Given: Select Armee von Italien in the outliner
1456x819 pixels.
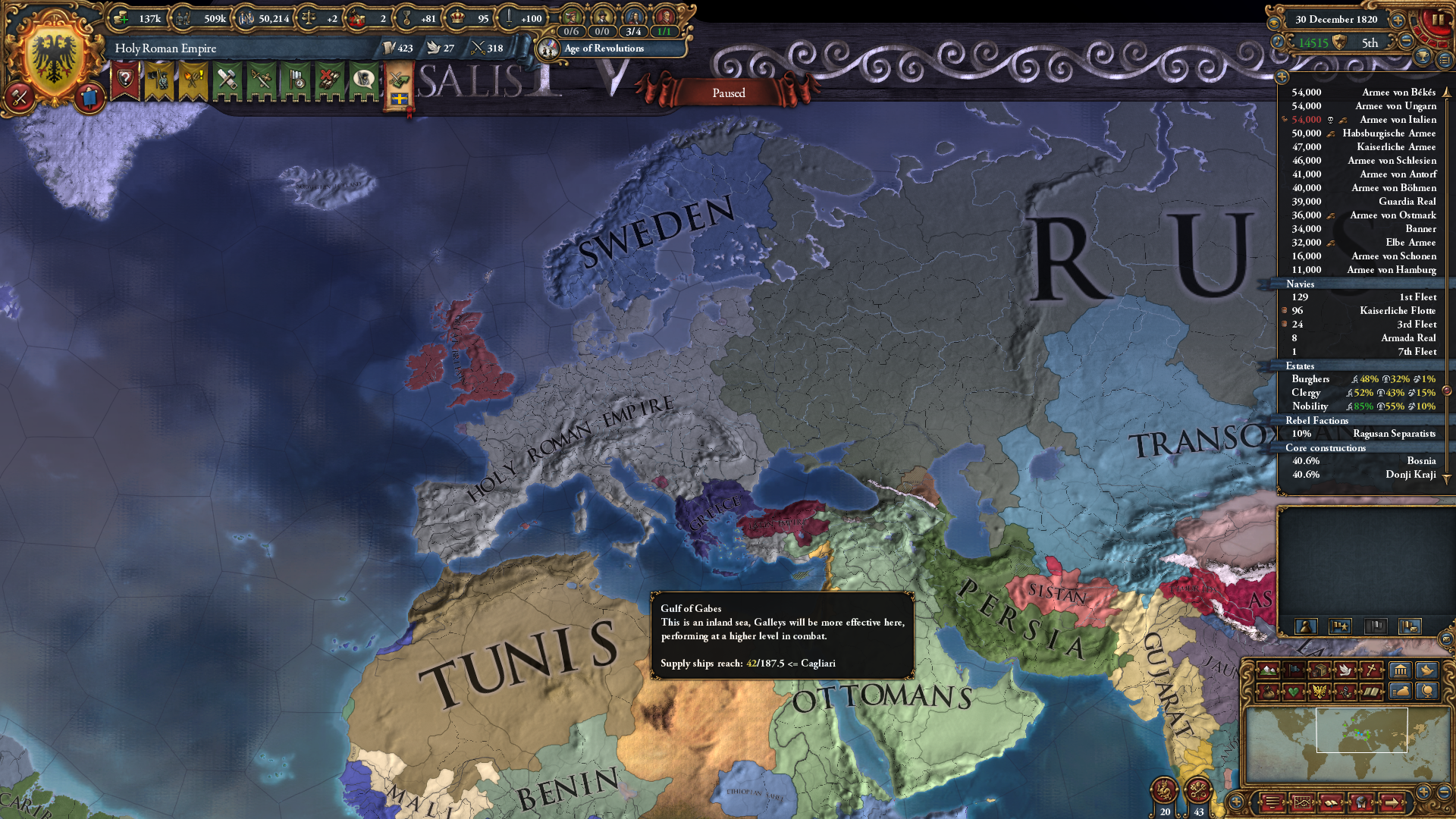Looking at the screenshot, I should point(1395,119).
